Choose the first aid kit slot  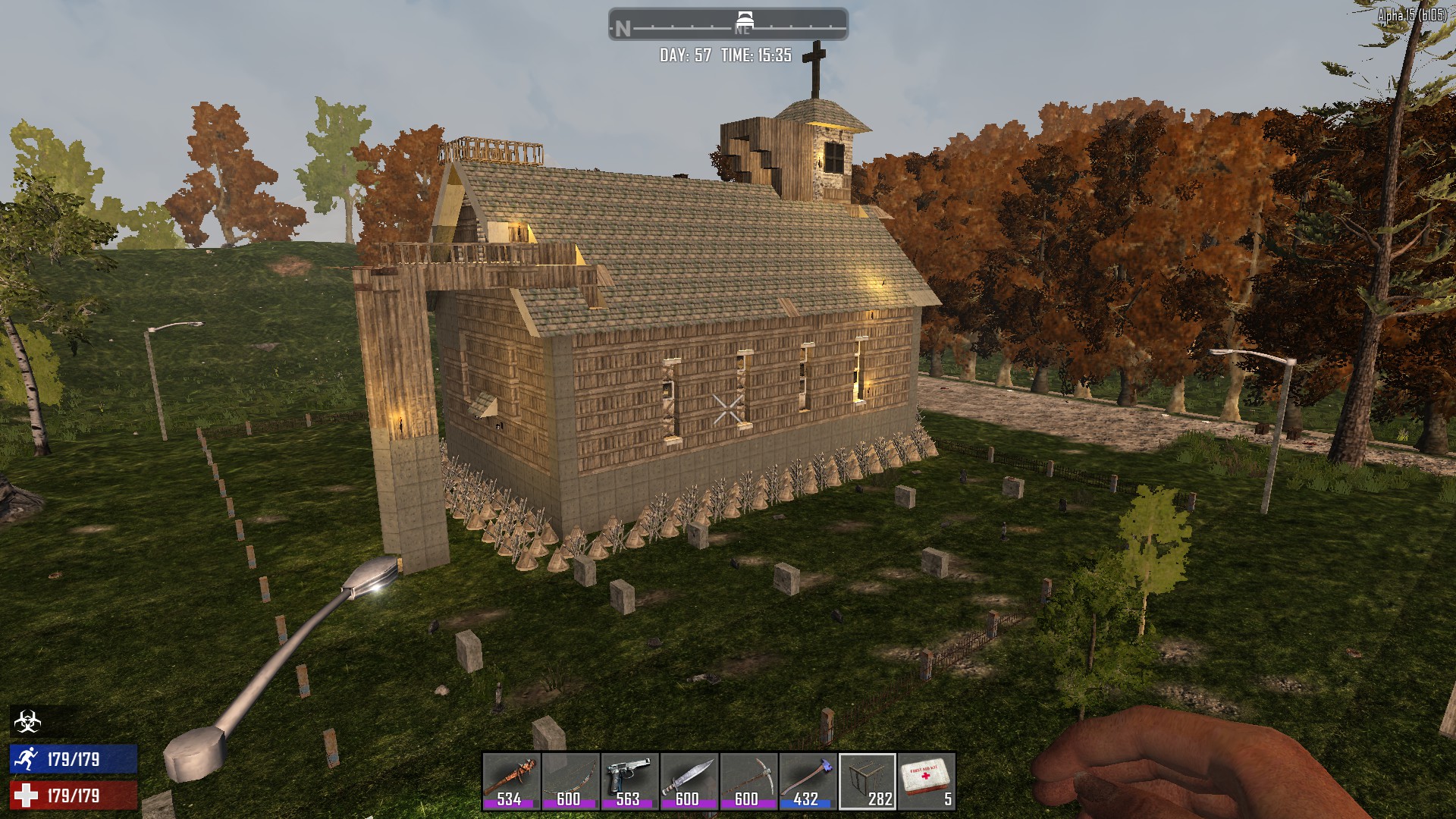[926, 780]
